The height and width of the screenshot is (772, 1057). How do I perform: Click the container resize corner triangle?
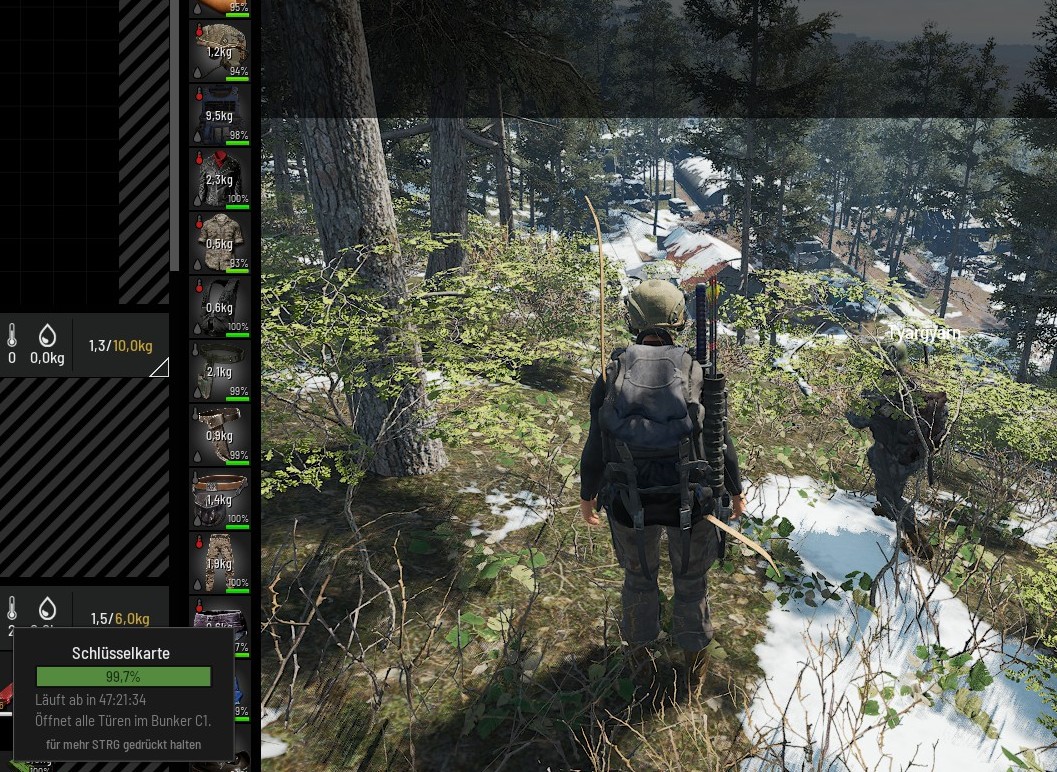pyautogui.click(x=160, y=368)
